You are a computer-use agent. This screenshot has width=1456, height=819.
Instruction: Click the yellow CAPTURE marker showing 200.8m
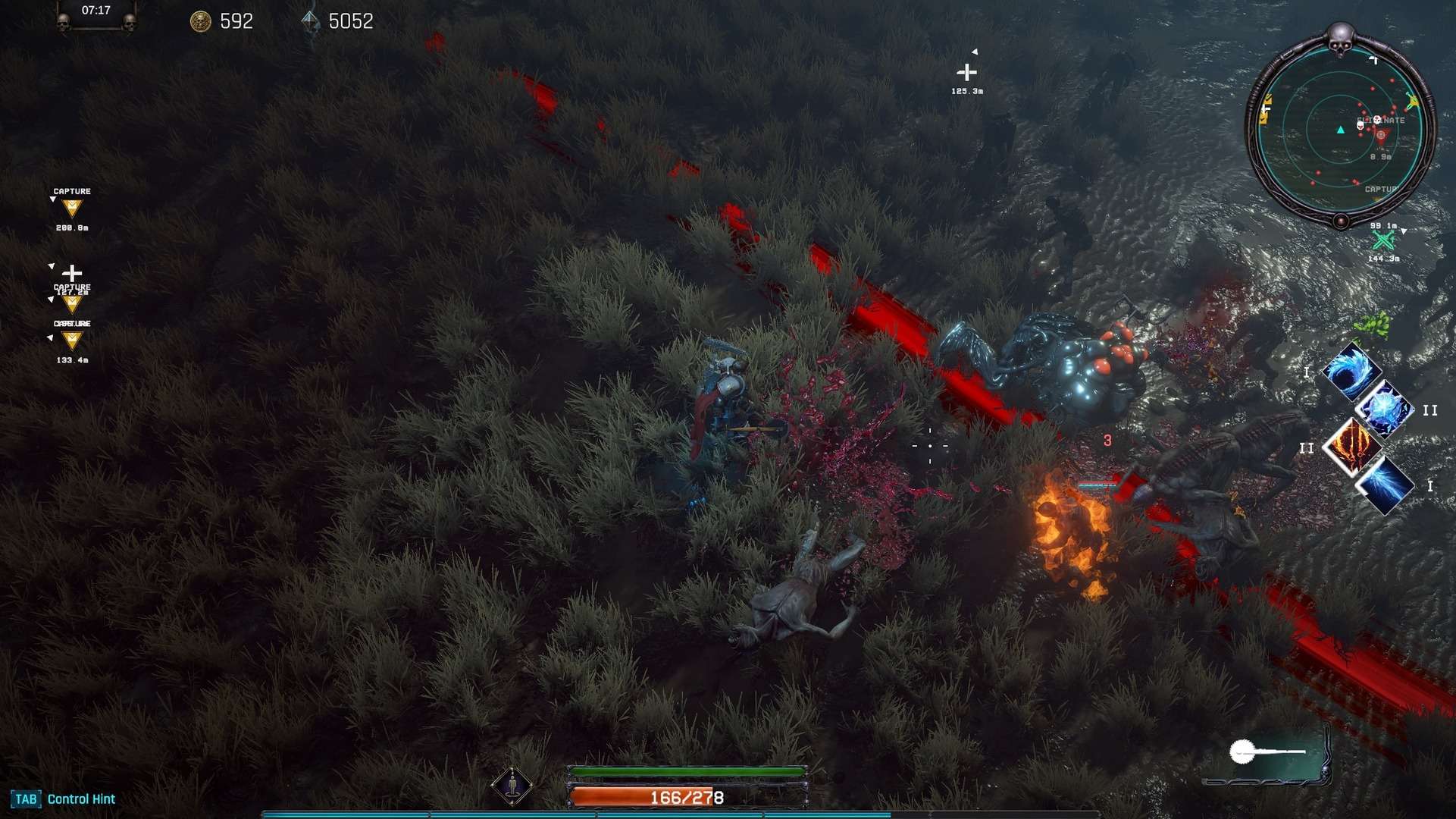coord(71,207)
